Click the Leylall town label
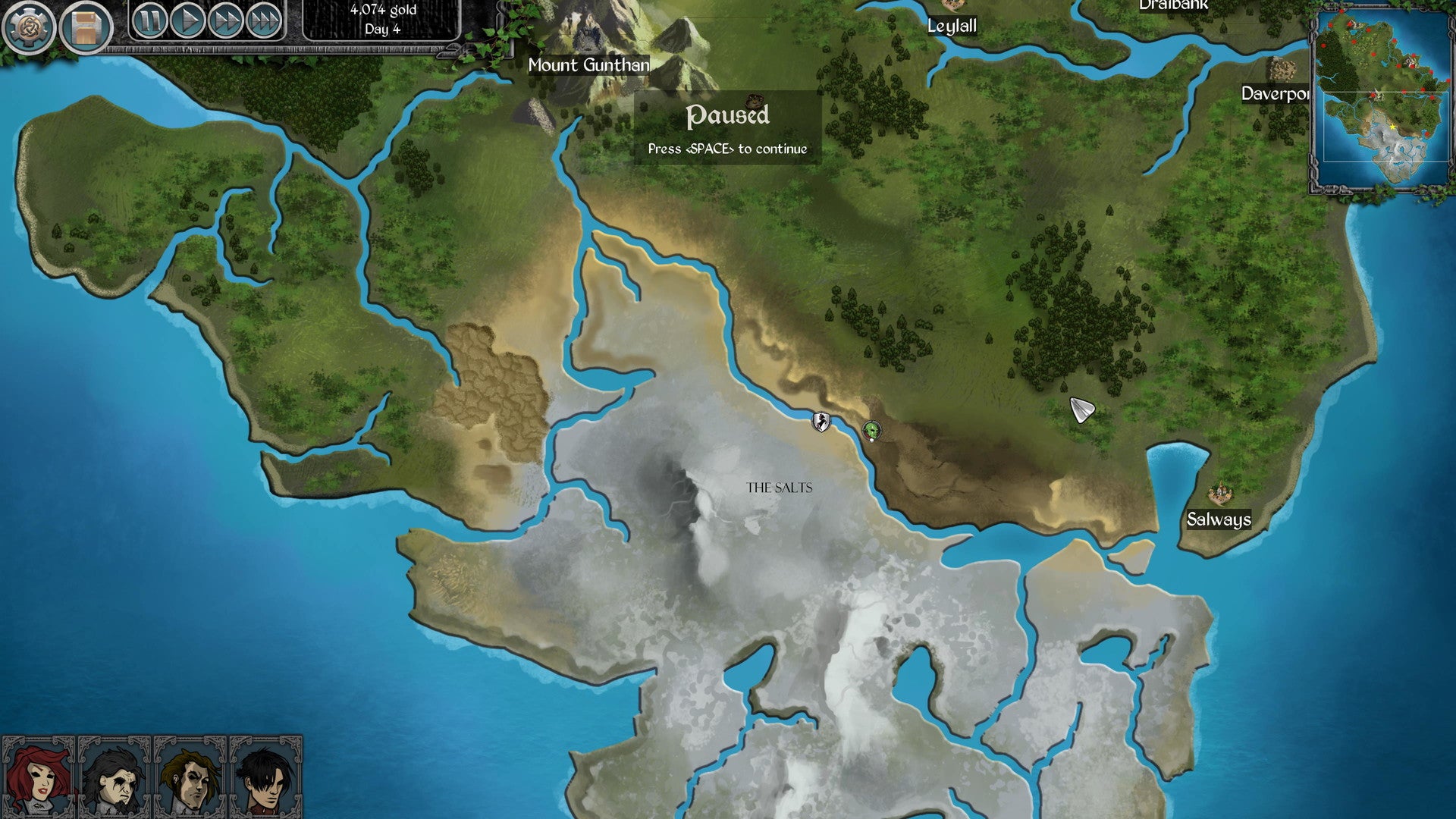The image size is (1456, 819). pos(952,26)
